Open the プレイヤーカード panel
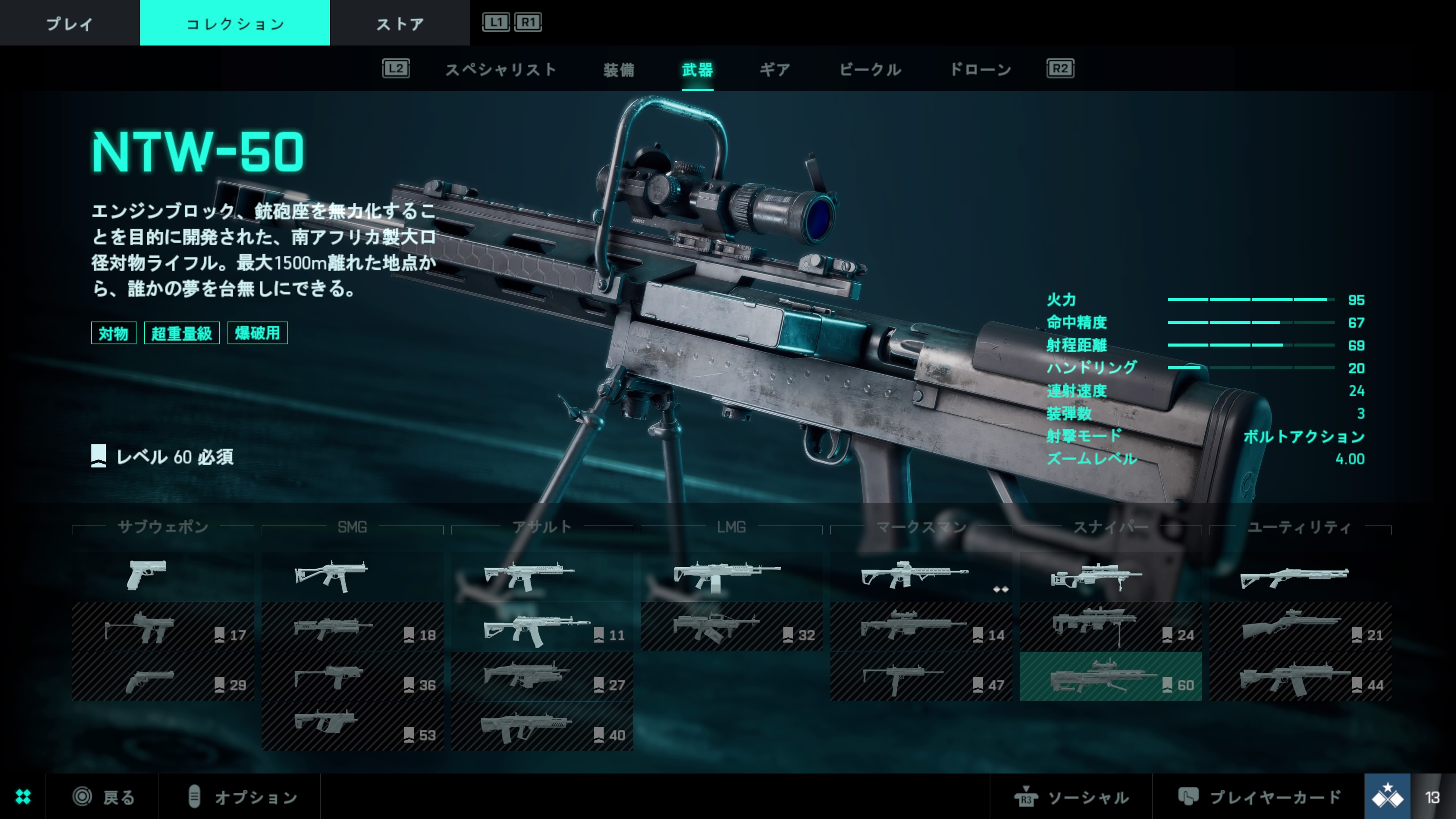 click(1260, 797)
